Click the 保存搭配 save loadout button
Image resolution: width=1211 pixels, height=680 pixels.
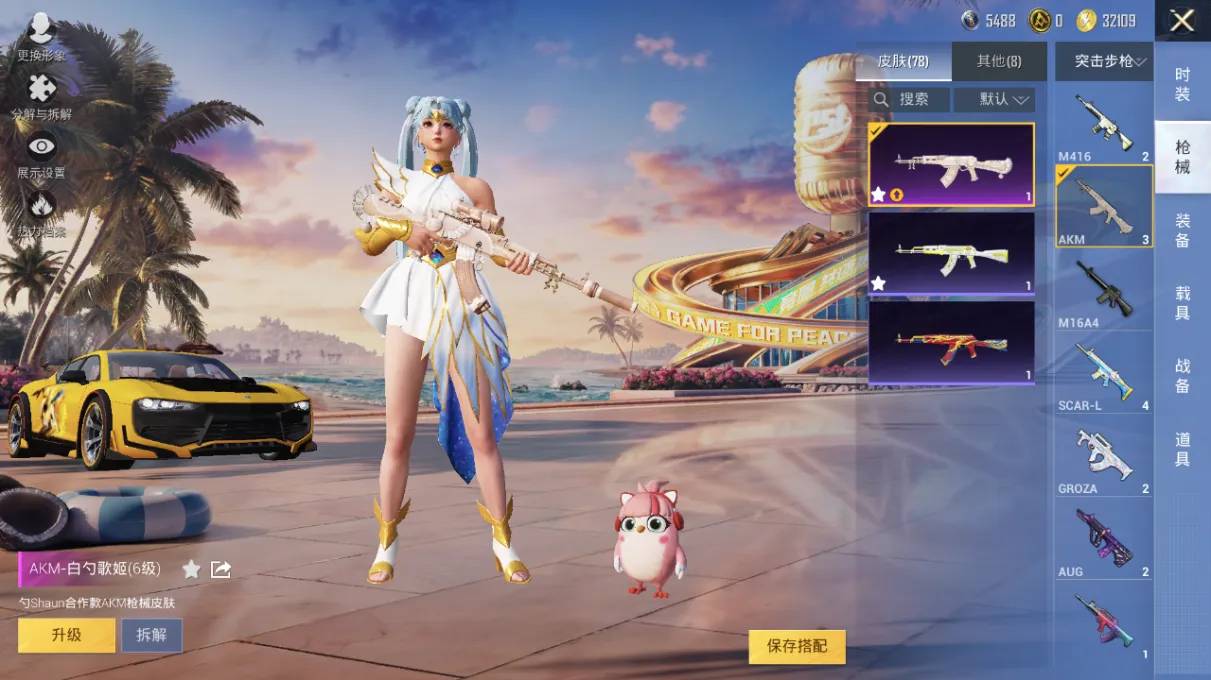796,647
